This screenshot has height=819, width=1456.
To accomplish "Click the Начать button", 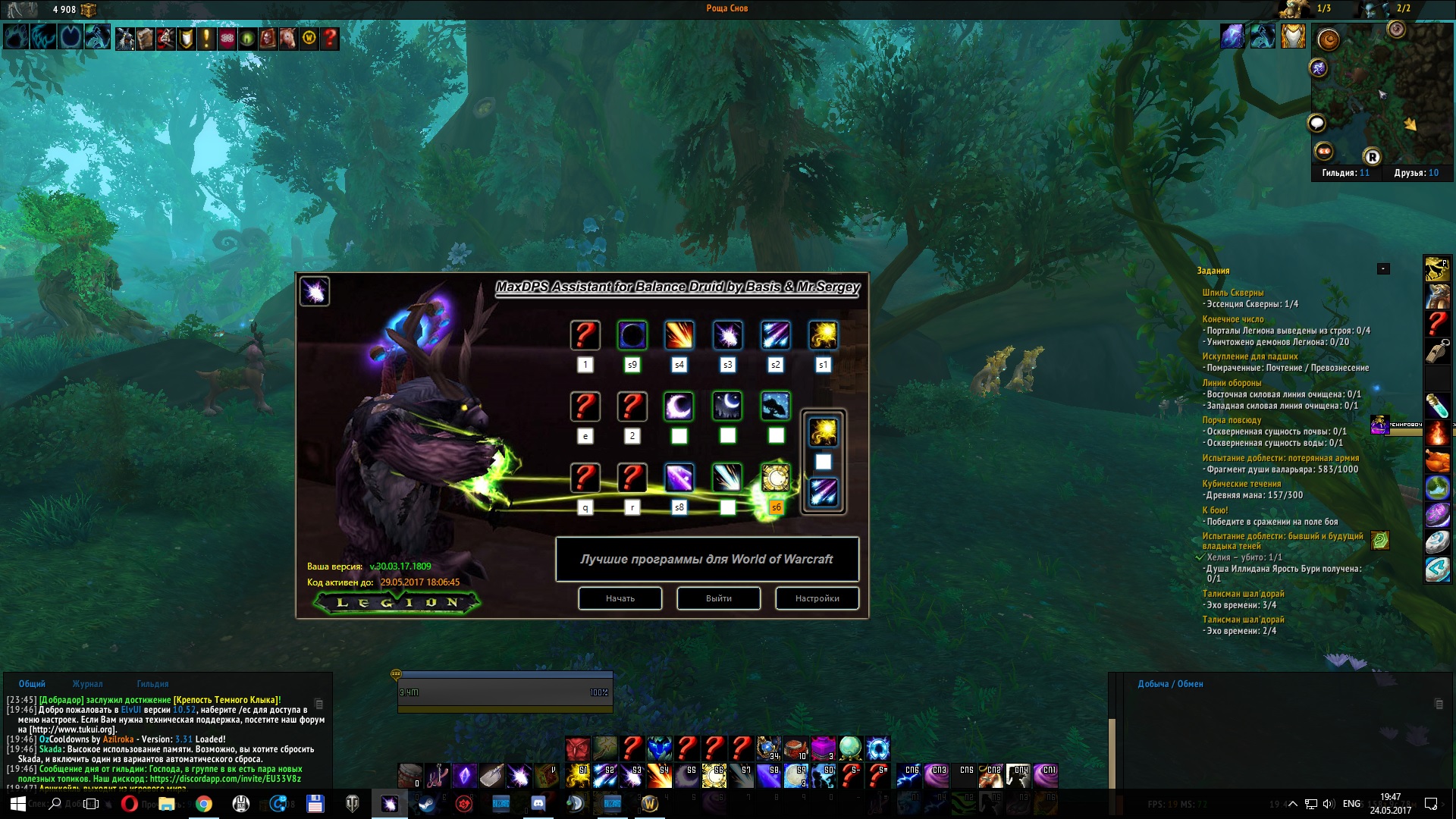I will [620, 598].
